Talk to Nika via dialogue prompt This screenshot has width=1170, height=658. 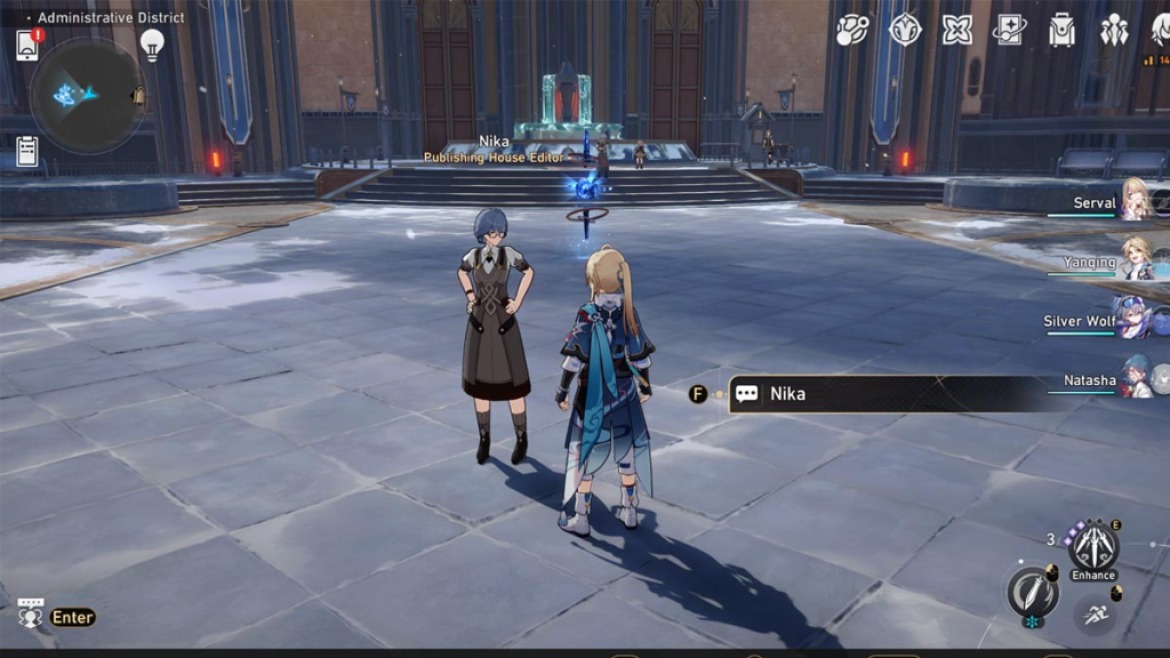coord(880,394)
